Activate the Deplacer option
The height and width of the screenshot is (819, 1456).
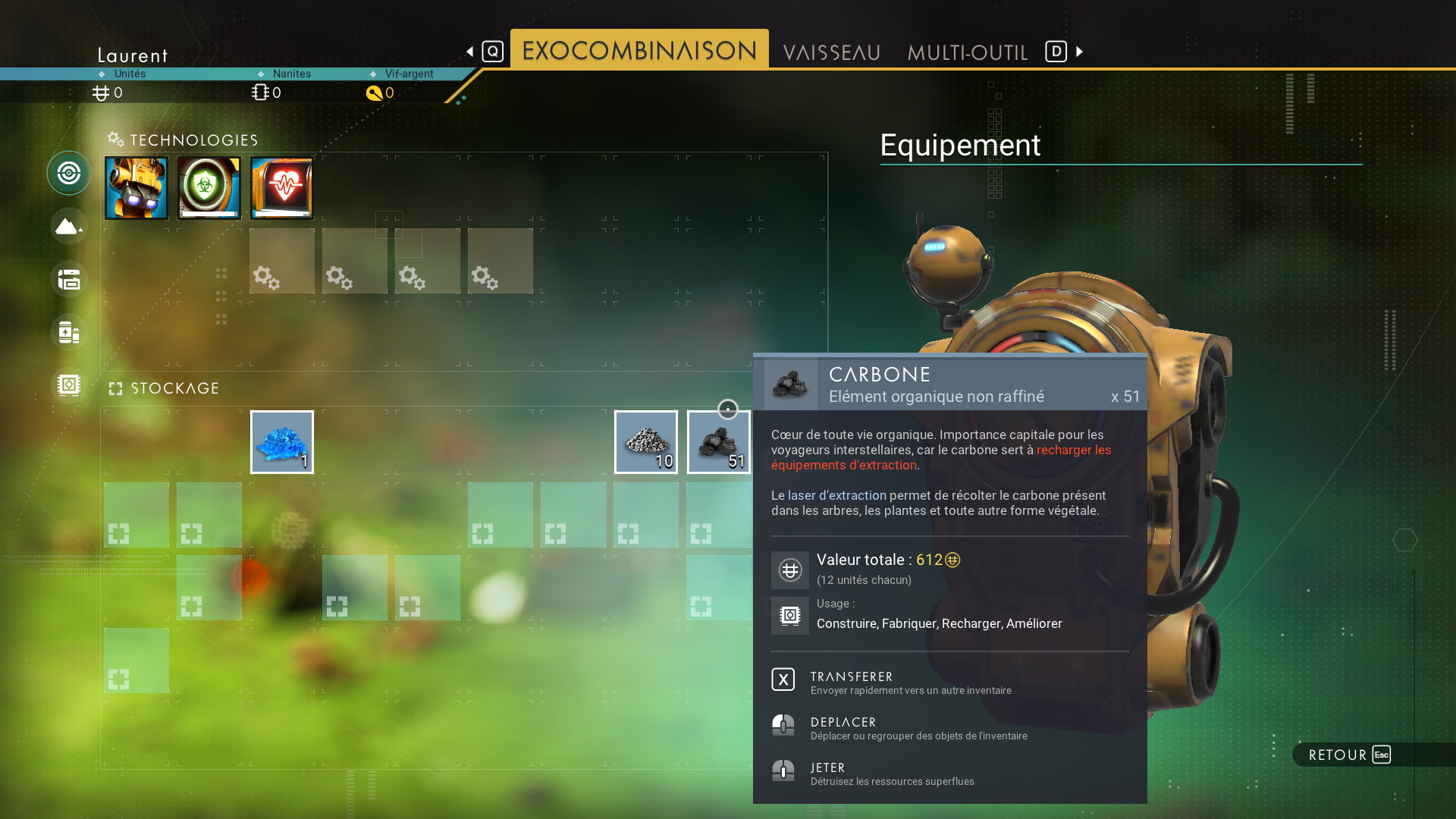[x=843, y=726]
